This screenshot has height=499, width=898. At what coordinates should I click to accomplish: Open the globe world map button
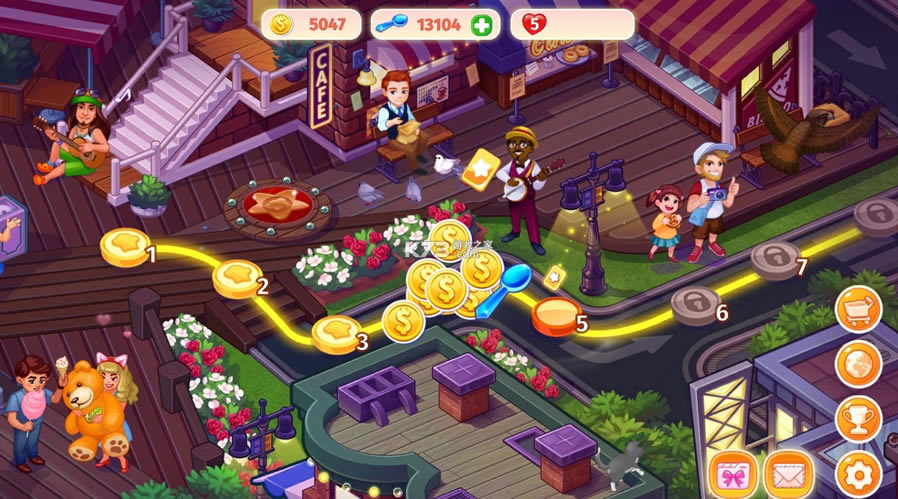point(859,364)
